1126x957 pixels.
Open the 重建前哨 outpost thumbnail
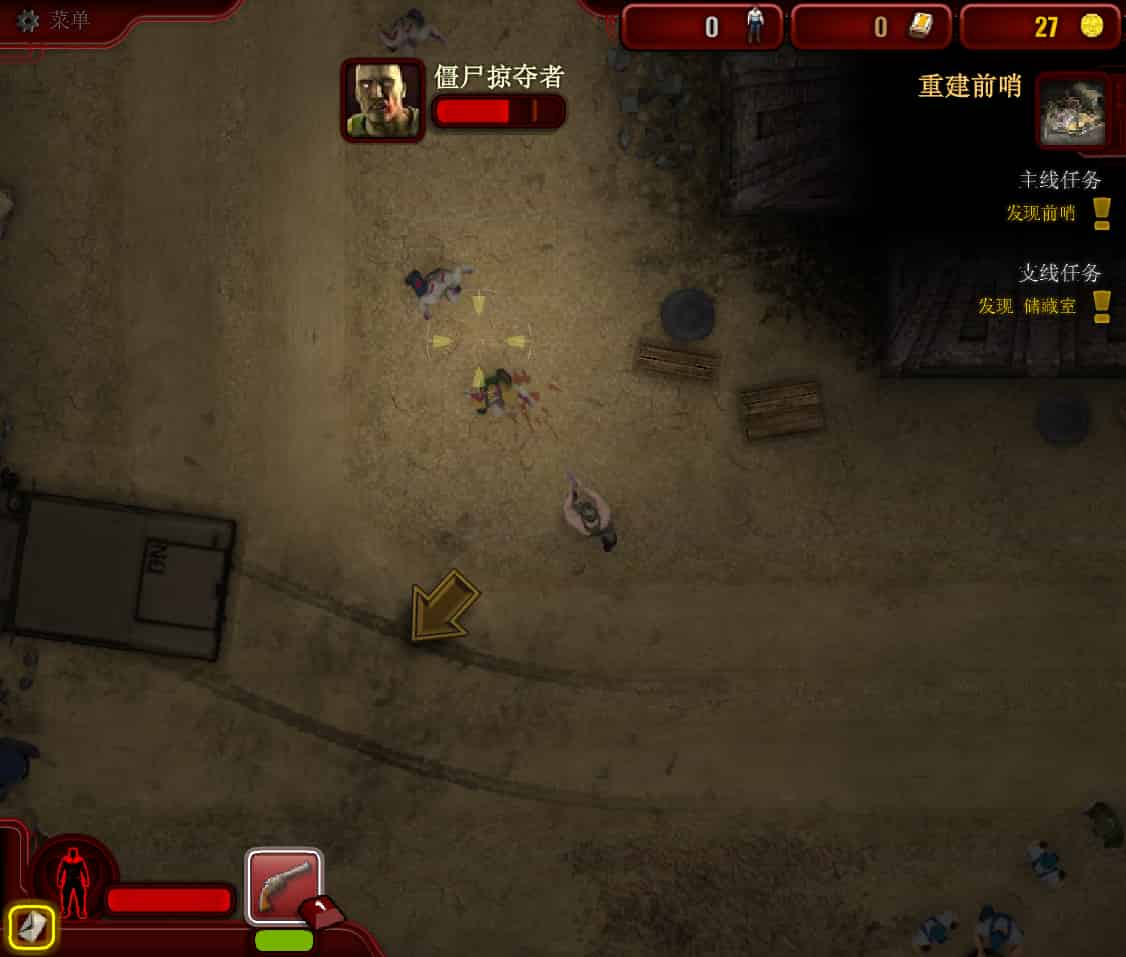coord(1073,111)
